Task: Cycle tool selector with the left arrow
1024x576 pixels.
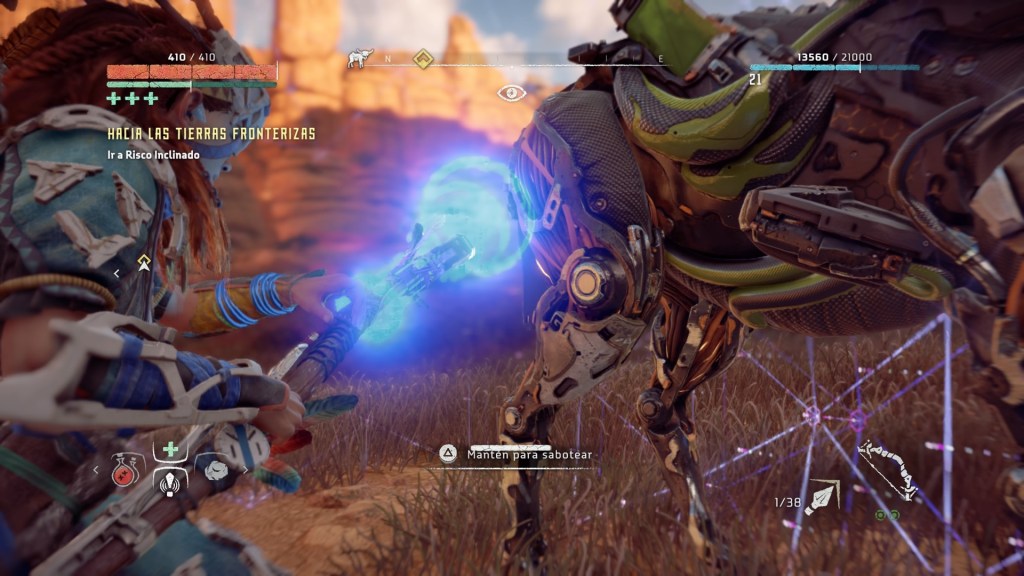Action: coord(97,468)
